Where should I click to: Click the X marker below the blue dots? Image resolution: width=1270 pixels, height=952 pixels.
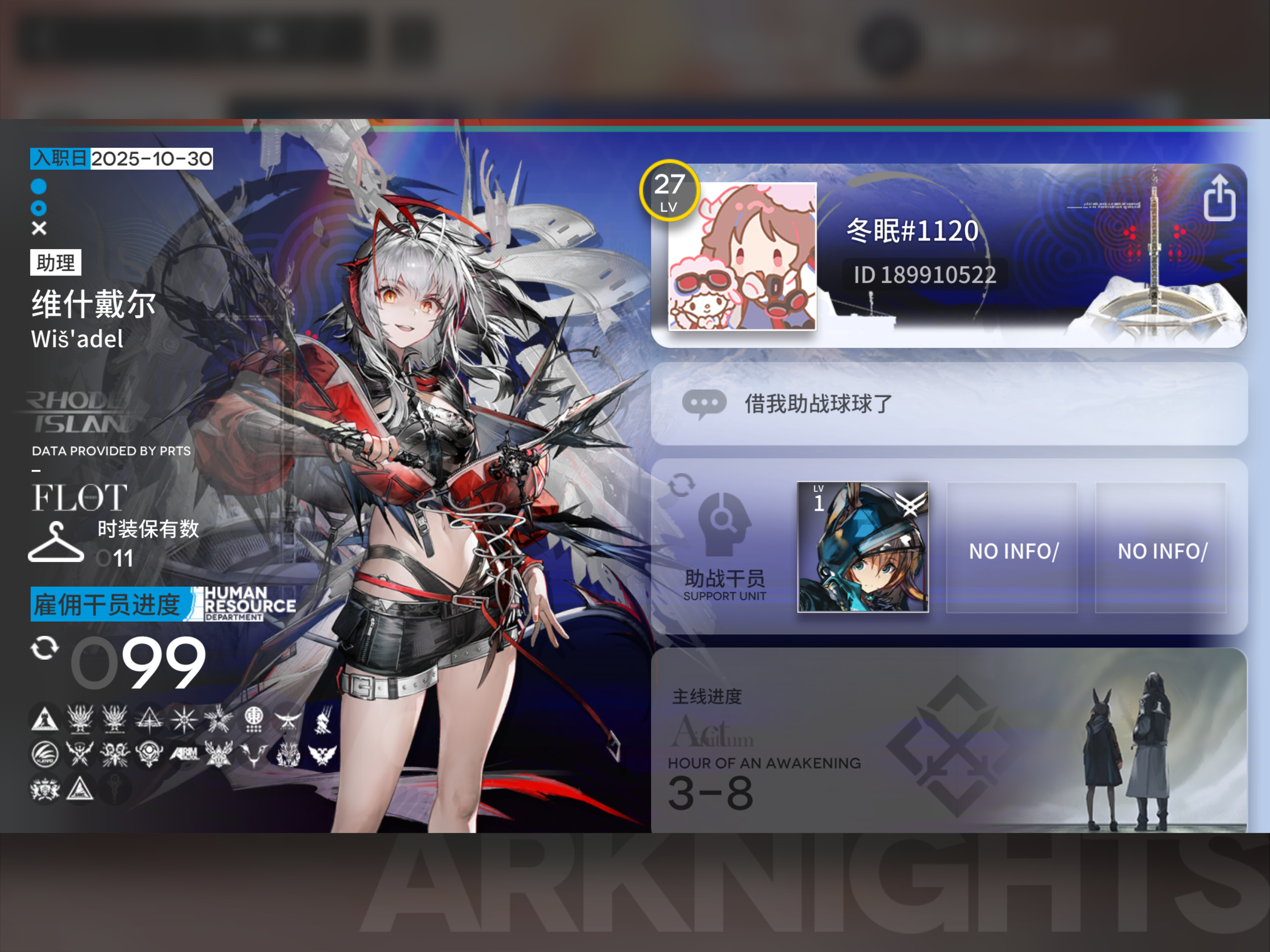coord(38,228)
